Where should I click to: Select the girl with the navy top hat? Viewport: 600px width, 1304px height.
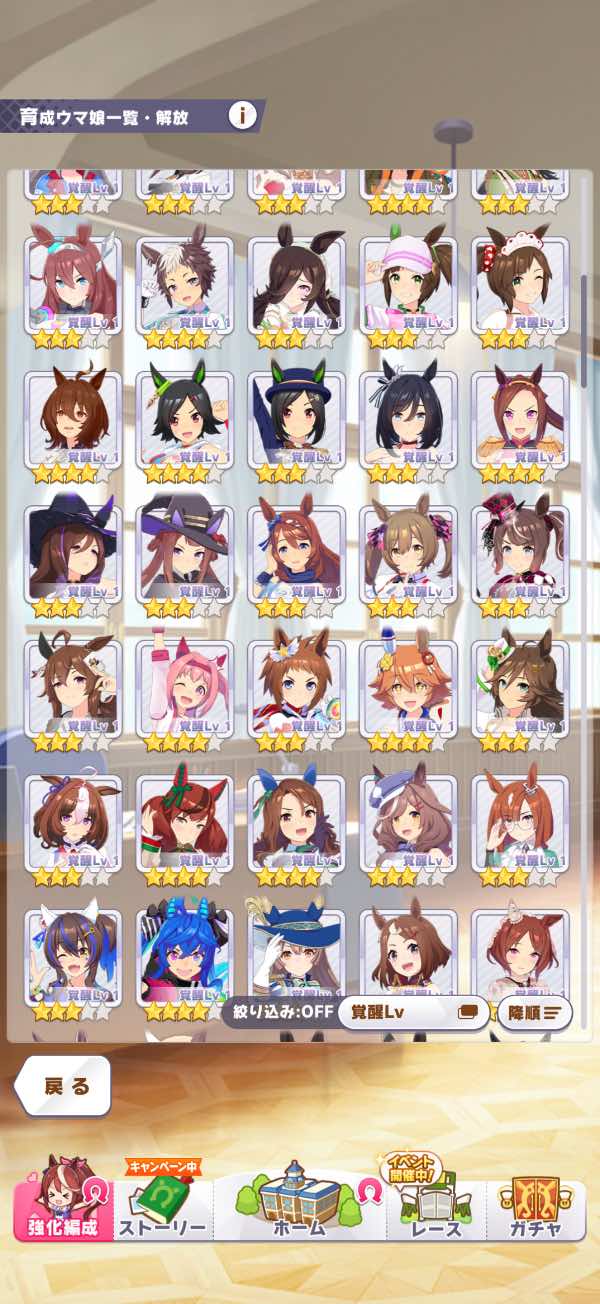click(x=296, y=417)
